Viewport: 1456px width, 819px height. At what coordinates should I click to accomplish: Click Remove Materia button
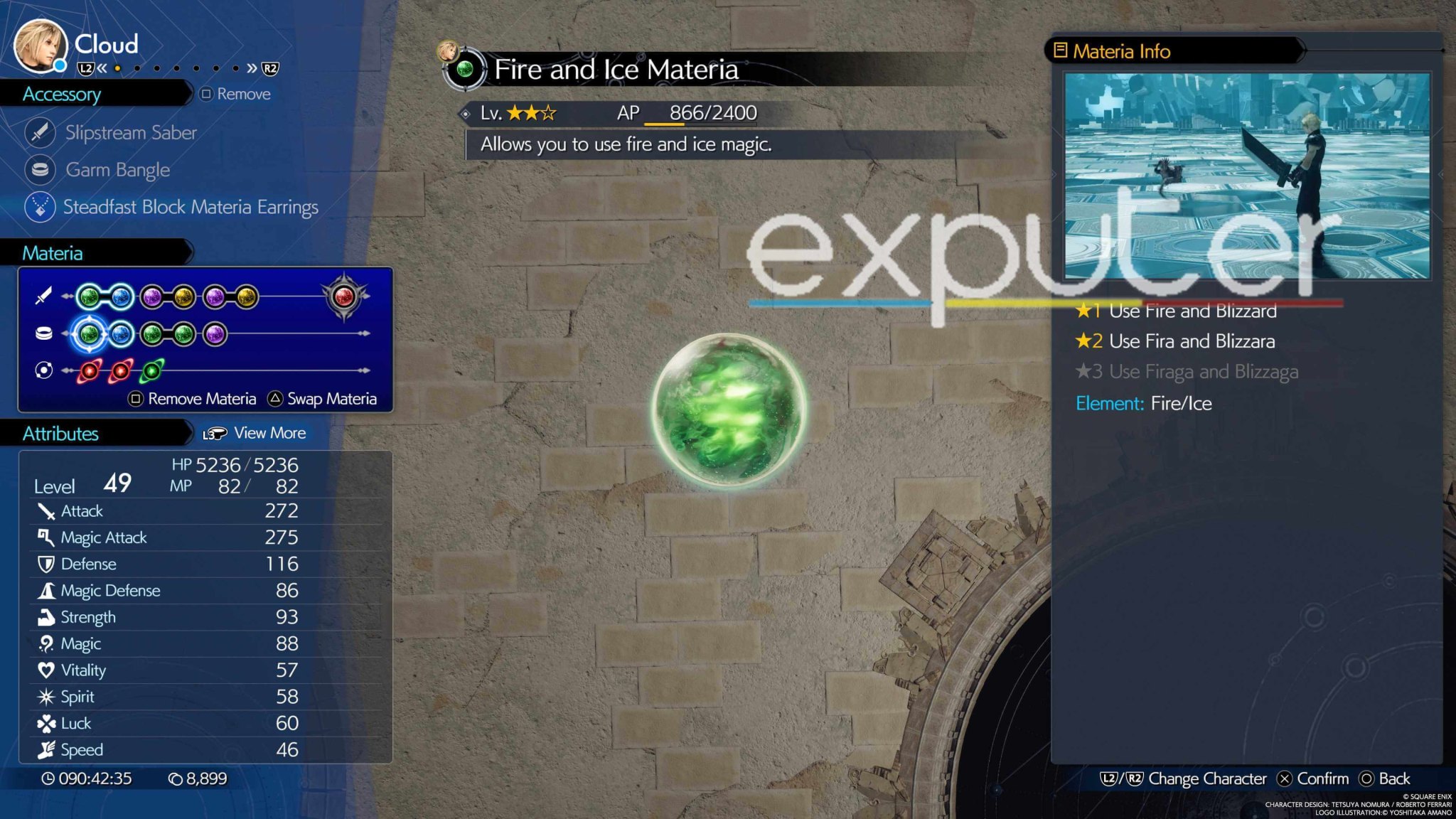pyautogui.click(x=192, y=398)
